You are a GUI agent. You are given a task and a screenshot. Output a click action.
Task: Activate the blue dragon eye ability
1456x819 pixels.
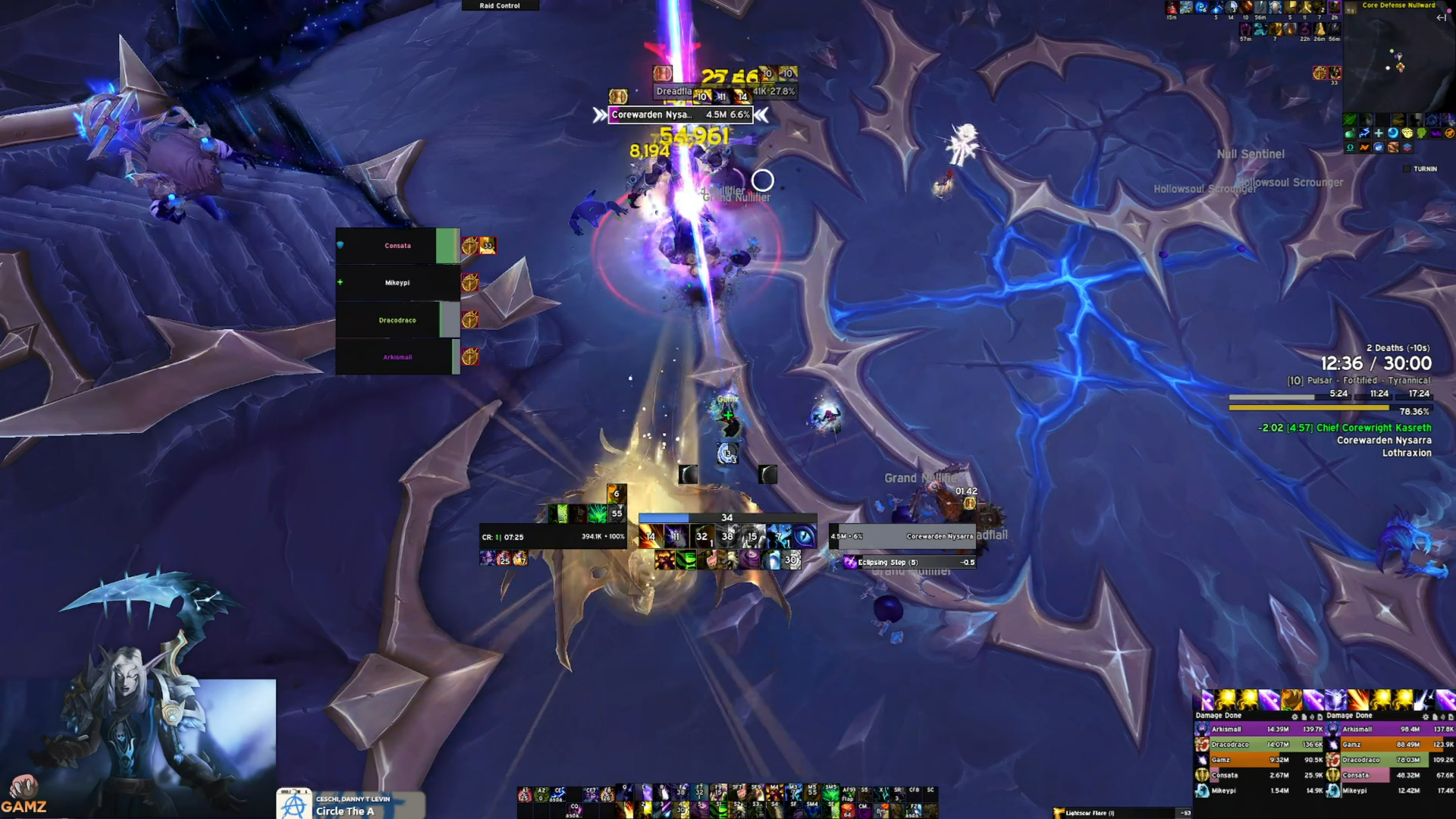click(804, 537)
